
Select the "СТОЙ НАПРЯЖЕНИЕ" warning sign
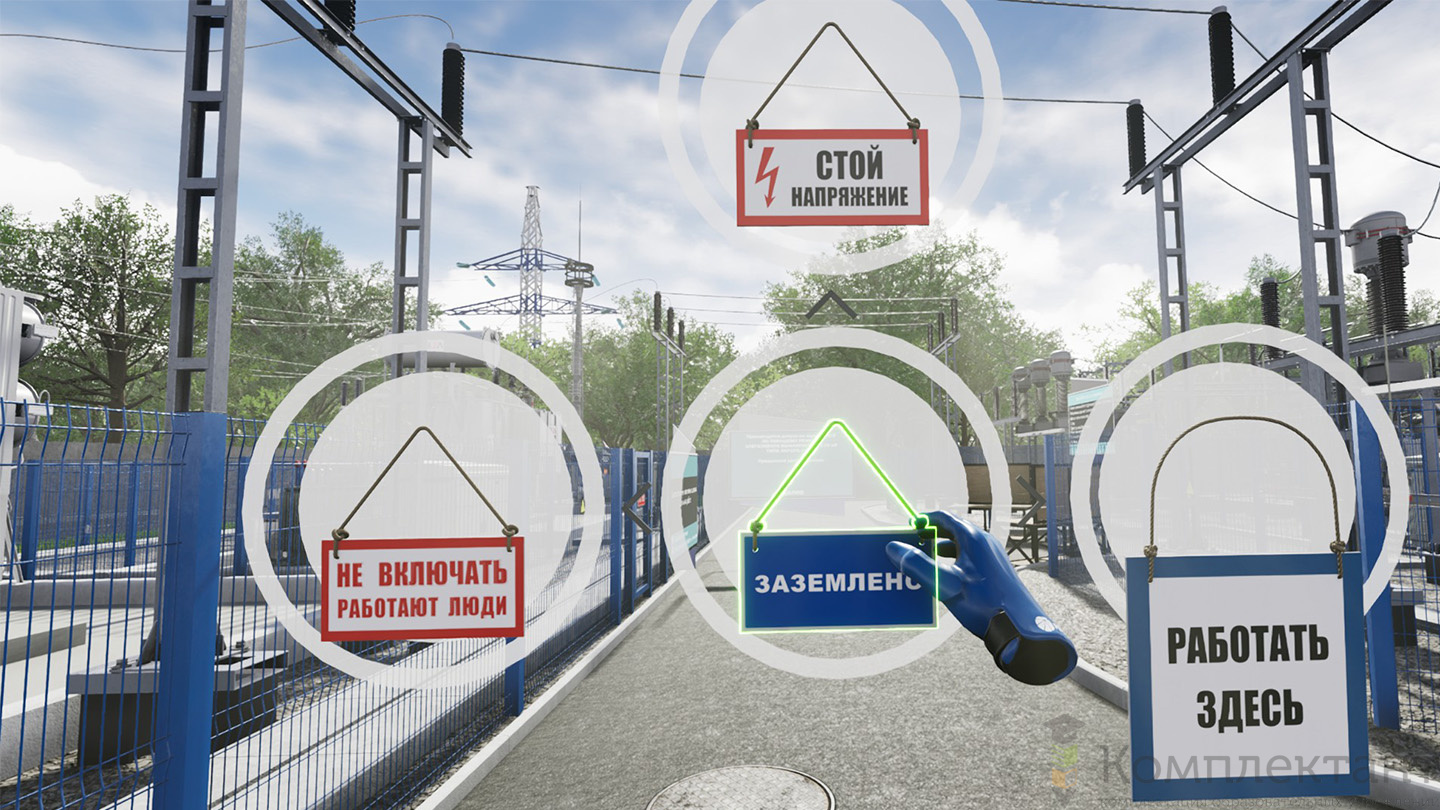pyautogui.click(x=832, y=177)
